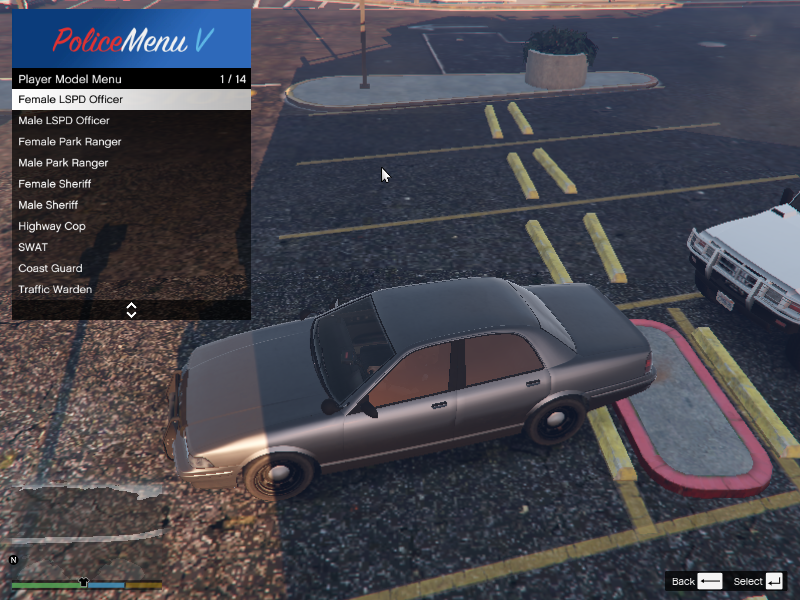Choose Traffic Warden from menu

pyautogui.click(x=130, y=289)
